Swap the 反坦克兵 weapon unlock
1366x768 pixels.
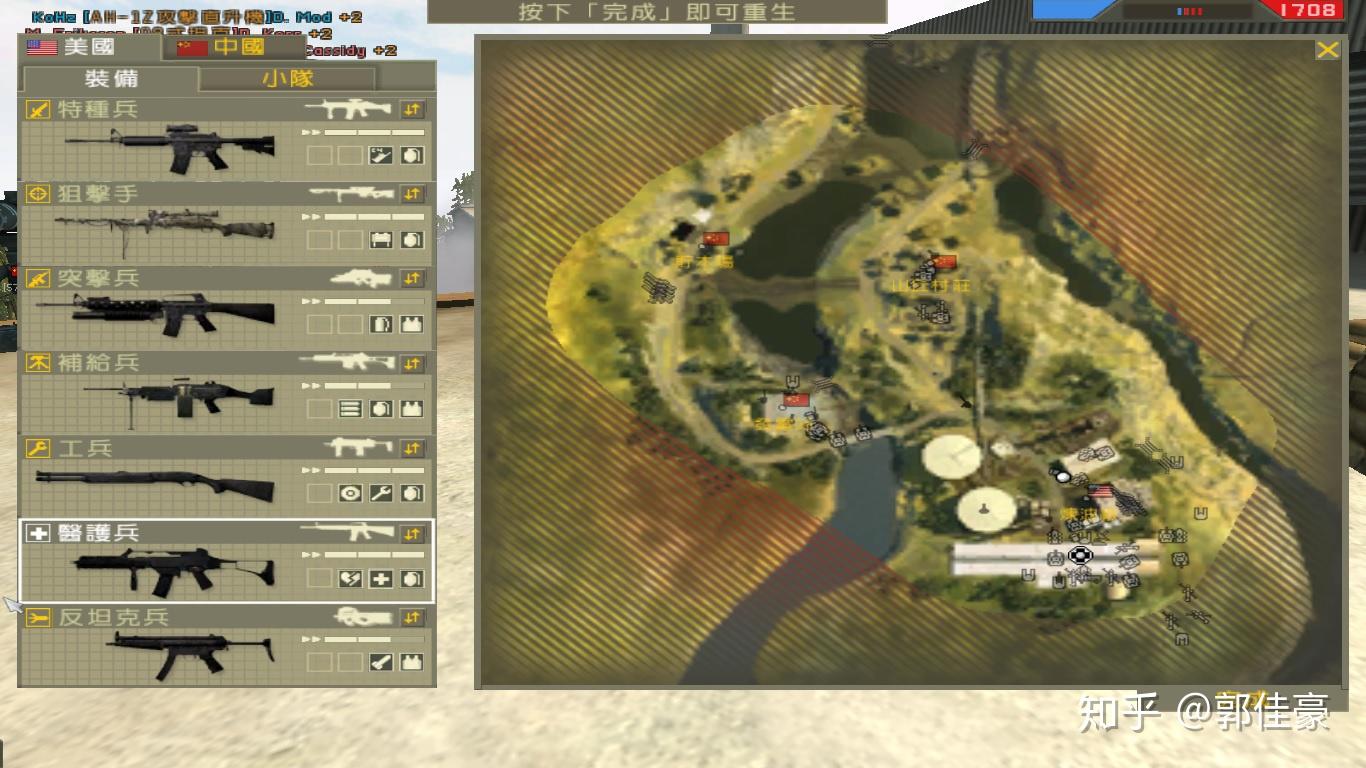pyautogui.click(x=412, y=618)
